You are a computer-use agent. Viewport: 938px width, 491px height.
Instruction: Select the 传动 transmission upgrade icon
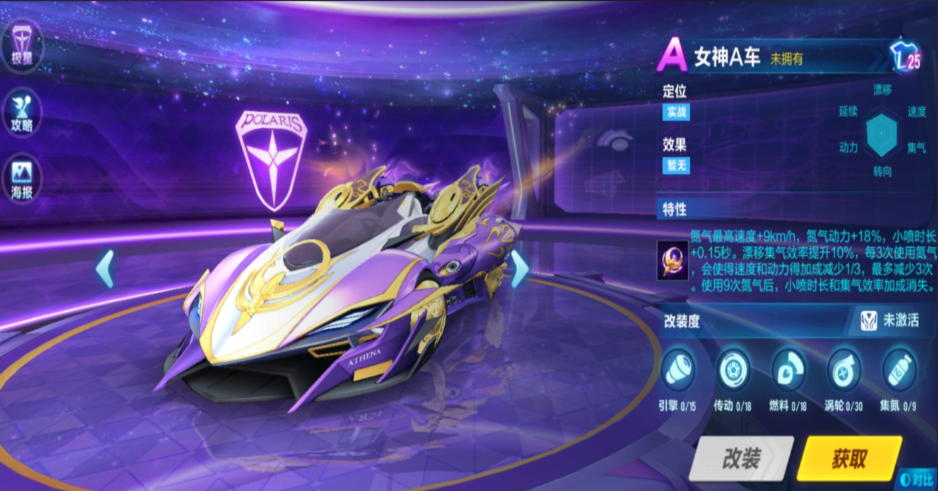[x=734, y=369]
